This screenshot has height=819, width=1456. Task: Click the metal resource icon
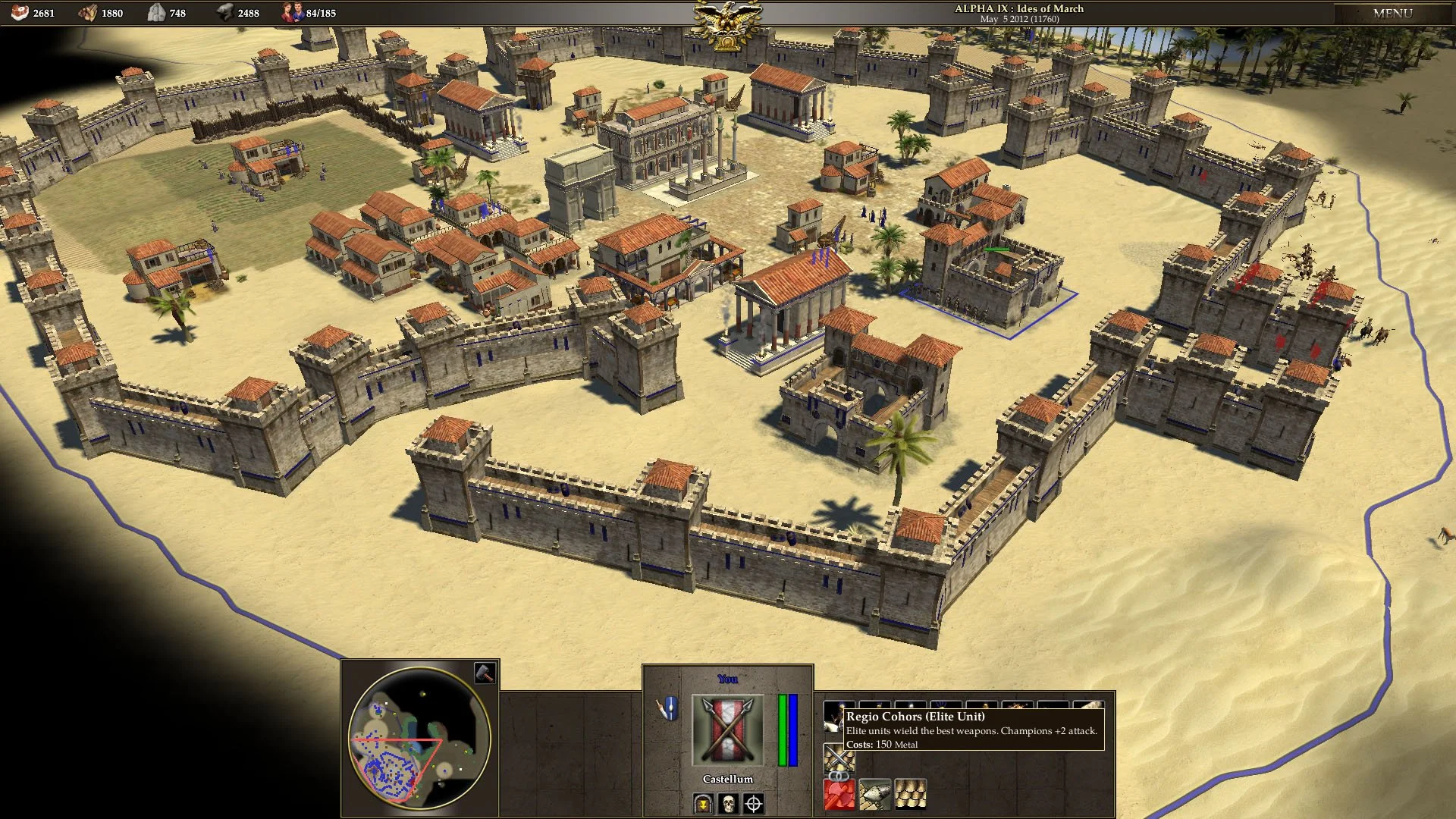(225, 12)
